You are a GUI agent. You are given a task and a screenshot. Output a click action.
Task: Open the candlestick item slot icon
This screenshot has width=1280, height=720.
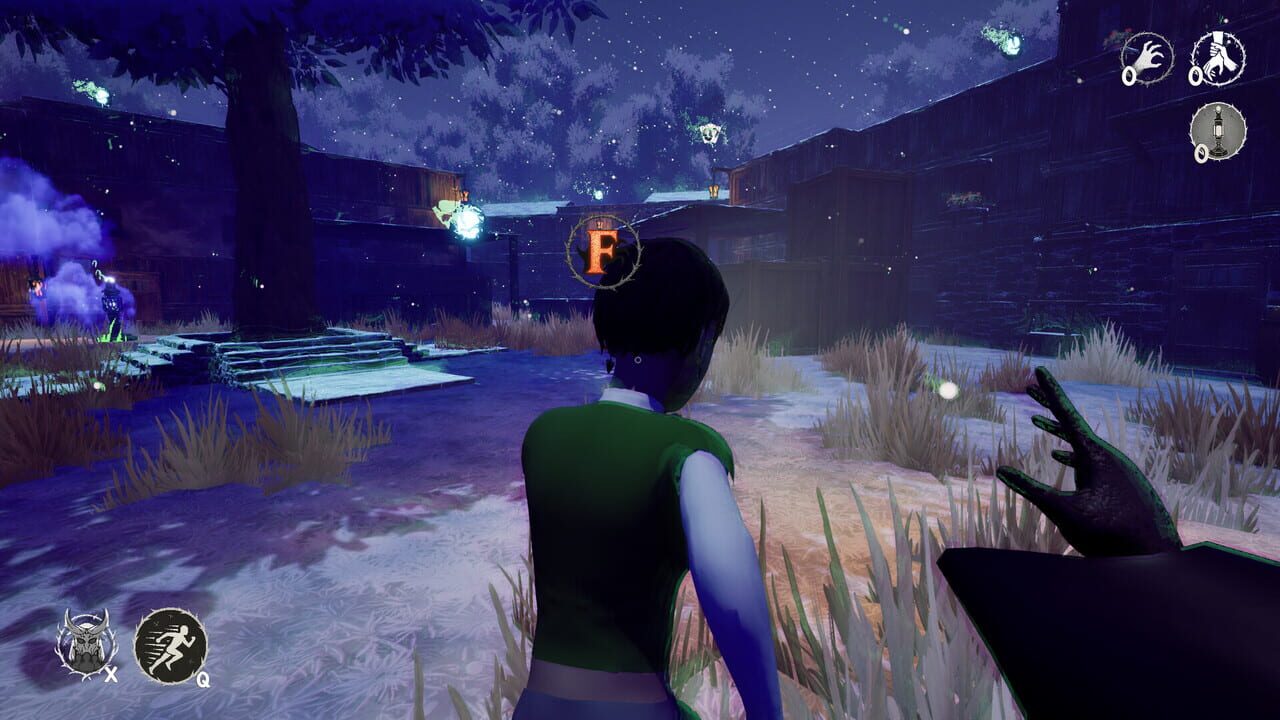(x=1218, y=130)
